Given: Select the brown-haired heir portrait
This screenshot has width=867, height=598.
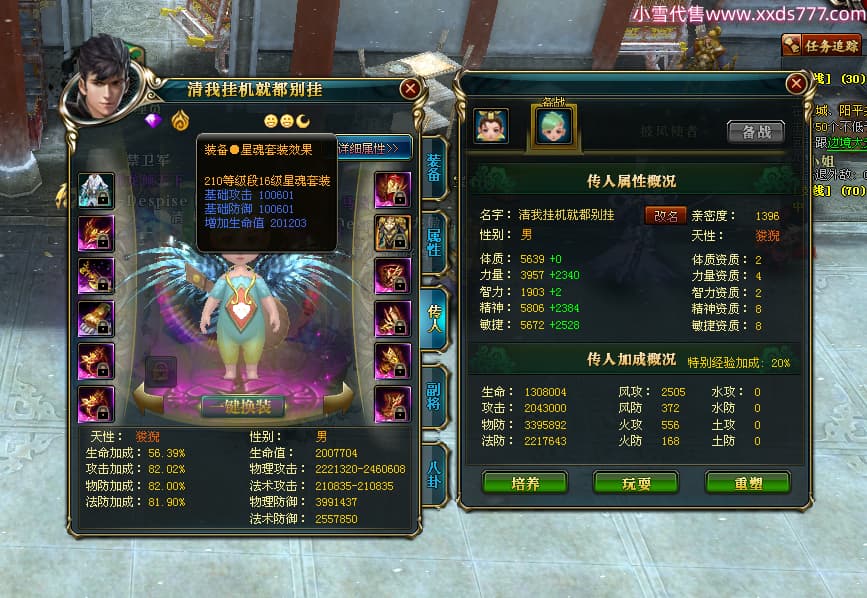Looking at the screenshot, I should (491, 126).
